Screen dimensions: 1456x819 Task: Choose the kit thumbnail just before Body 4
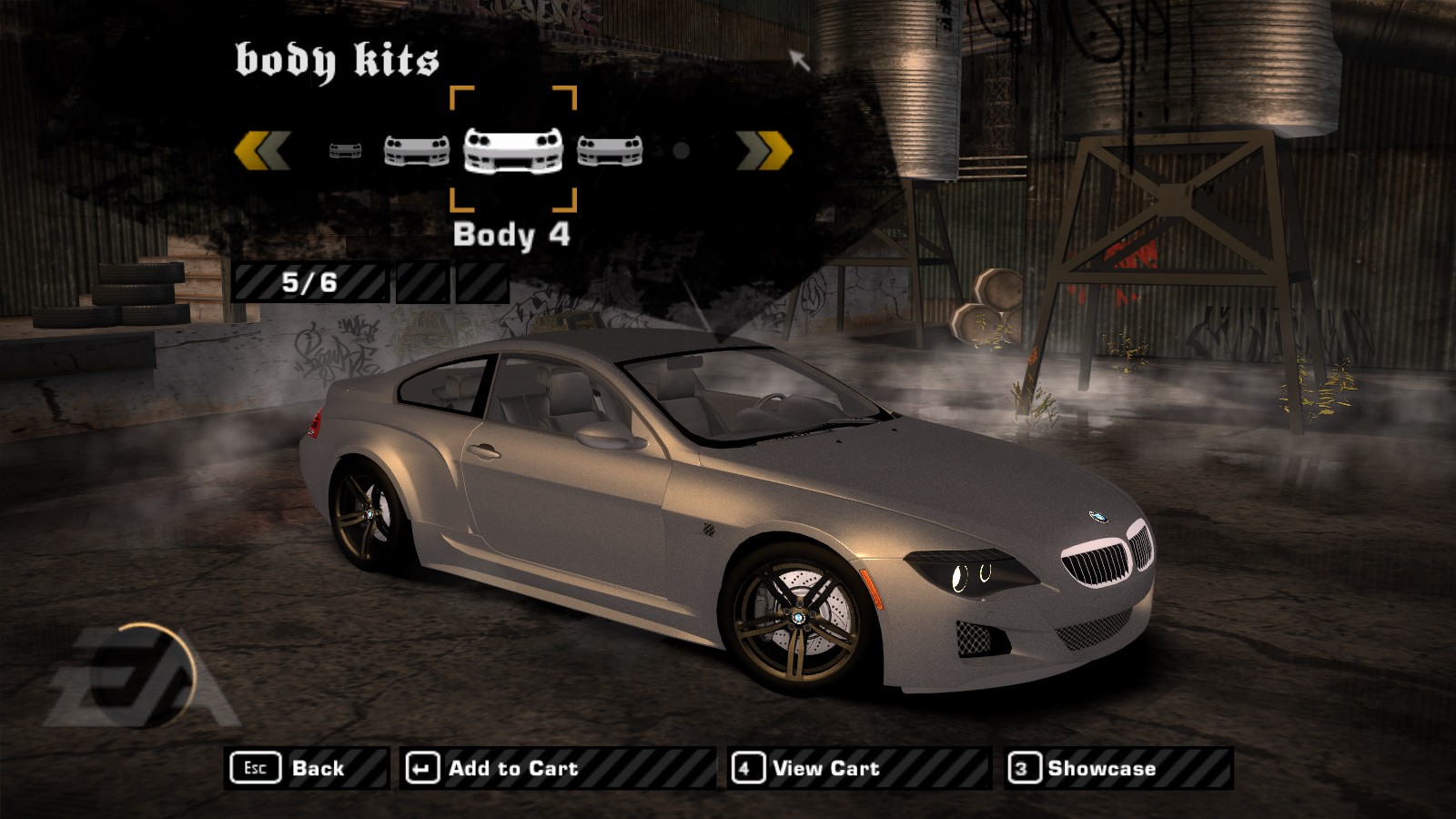[417, 150]
